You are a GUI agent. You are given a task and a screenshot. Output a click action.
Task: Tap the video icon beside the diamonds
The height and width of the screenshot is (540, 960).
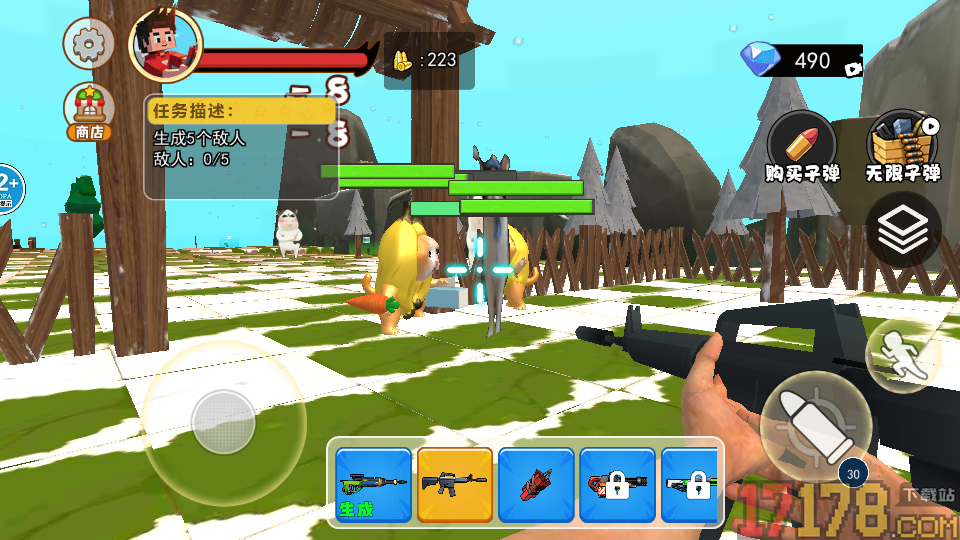[x=853, y=69]
